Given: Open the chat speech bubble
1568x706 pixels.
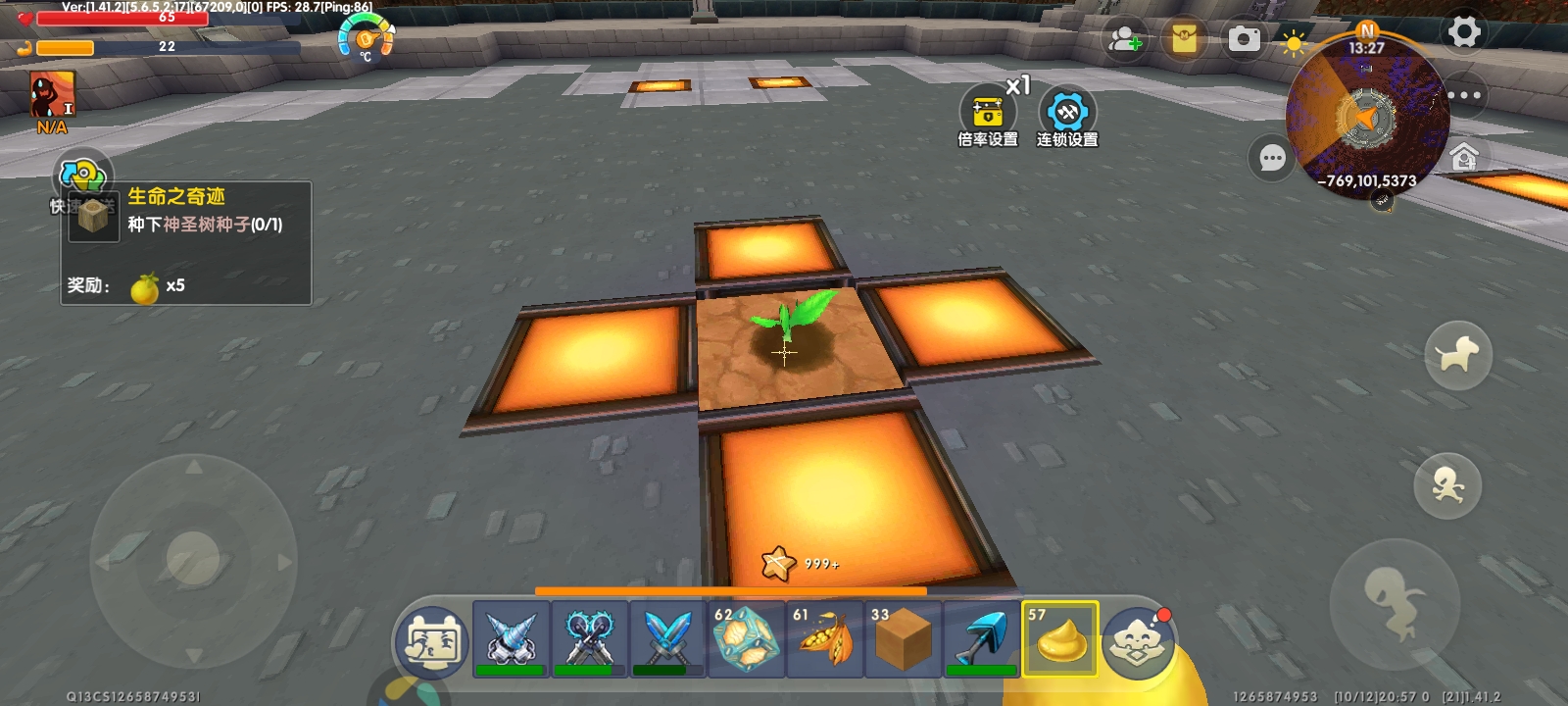Looking at the screenshot, I should (1272, 158).
